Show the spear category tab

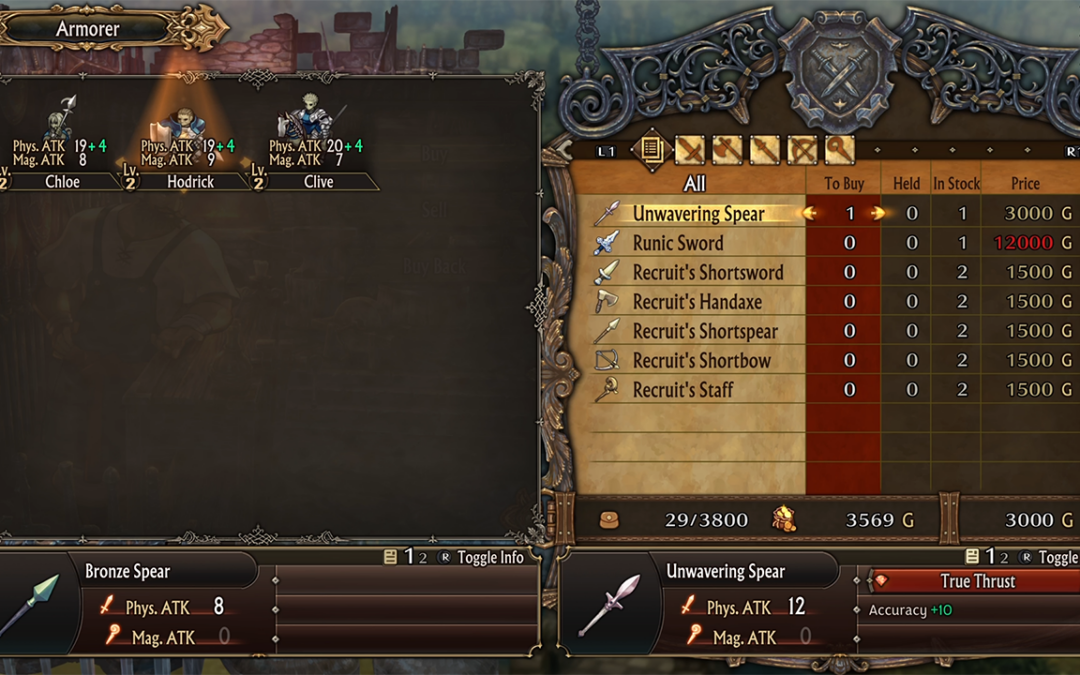(764, 150)
